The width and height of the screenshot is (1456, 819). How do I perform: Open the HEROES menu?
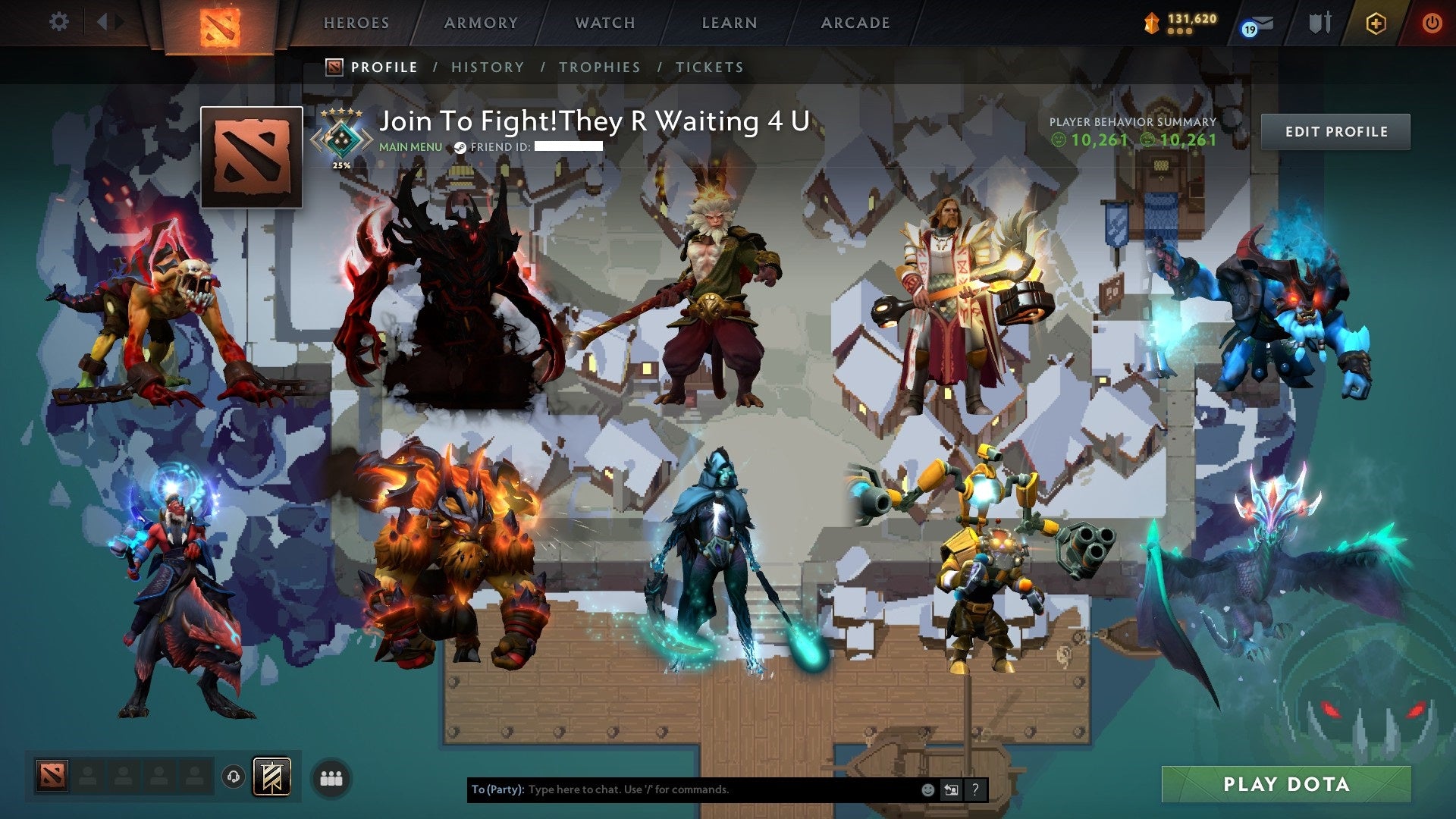356,23
